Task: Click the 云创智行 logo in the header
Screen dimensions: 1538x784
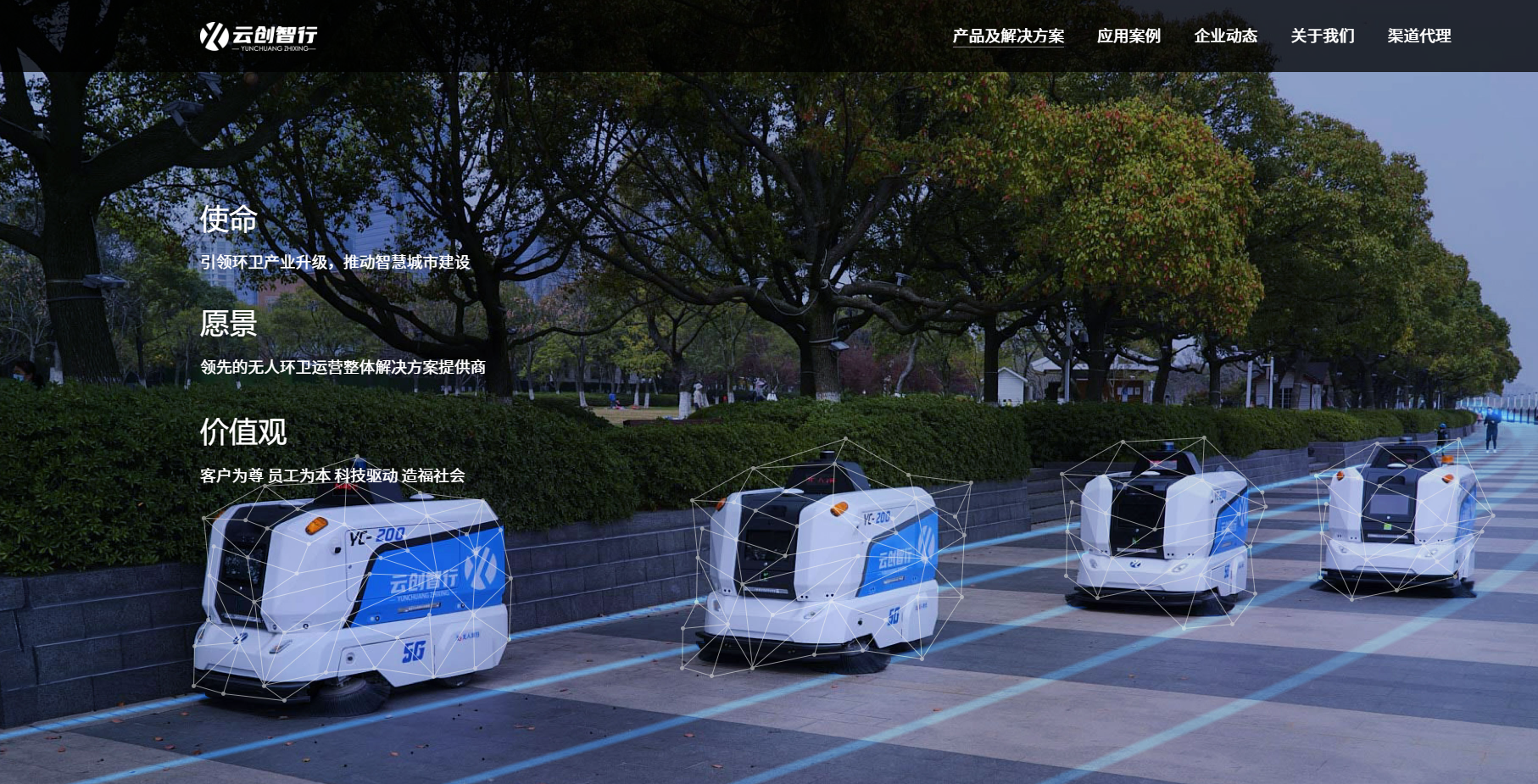Action: pyautogui.click(x=258, y=36)
